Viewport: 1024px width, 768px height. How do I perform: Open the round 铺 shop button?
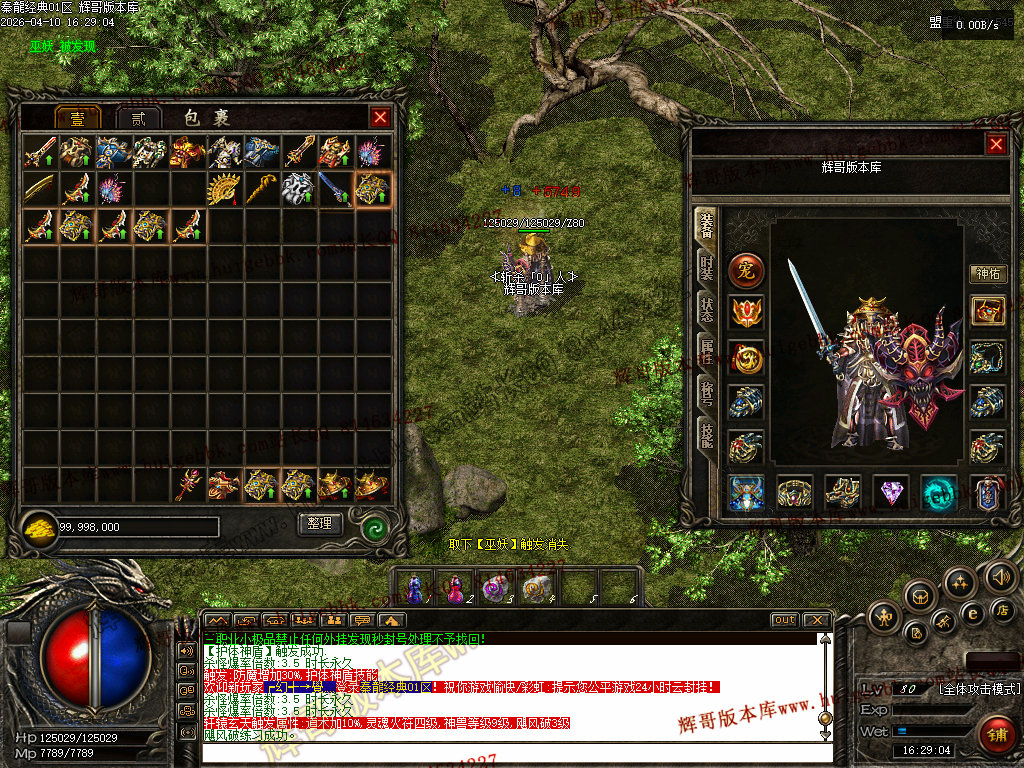click(x=995, y=733)
